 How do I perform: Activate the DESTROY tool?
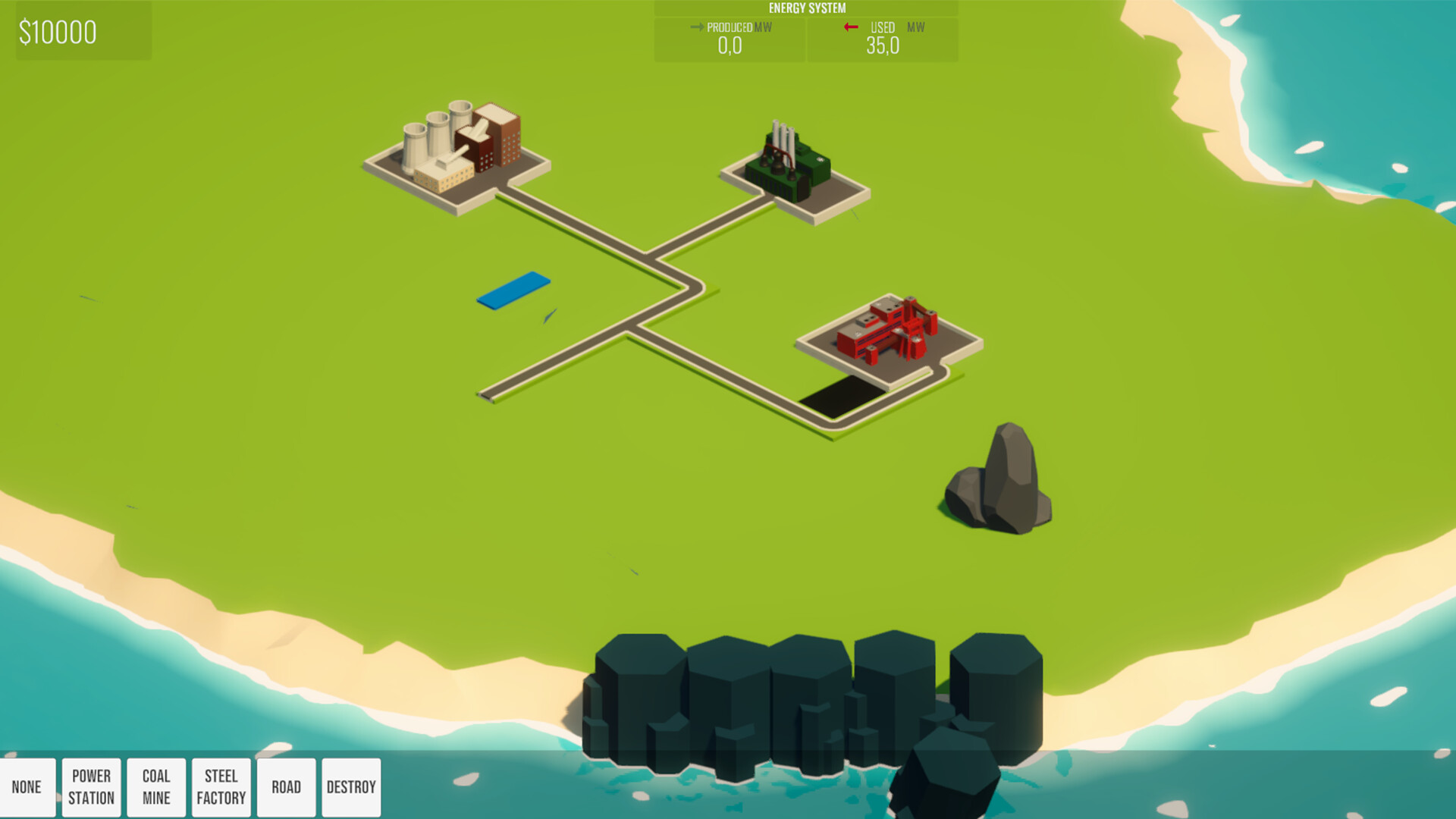tap(351, 786)
